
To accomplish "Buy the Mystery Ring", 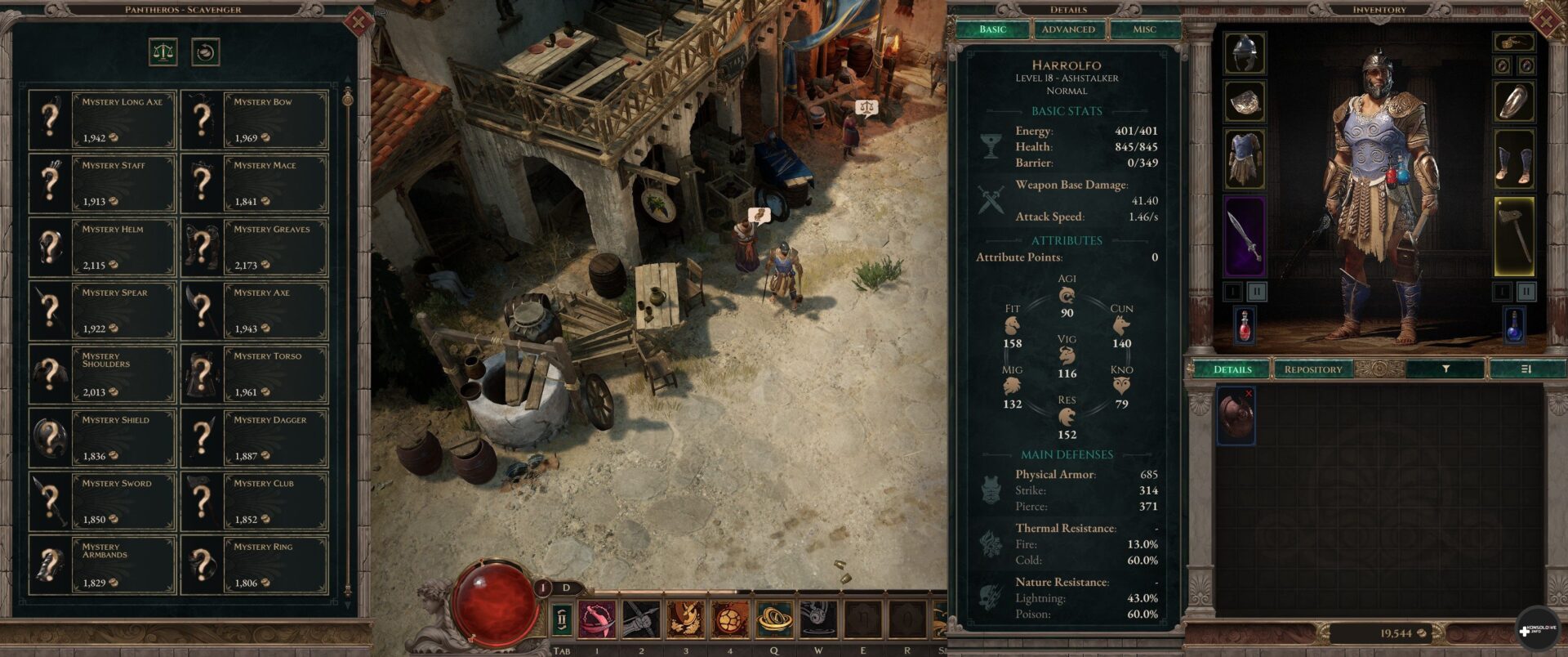I will [x=254, y=565].
